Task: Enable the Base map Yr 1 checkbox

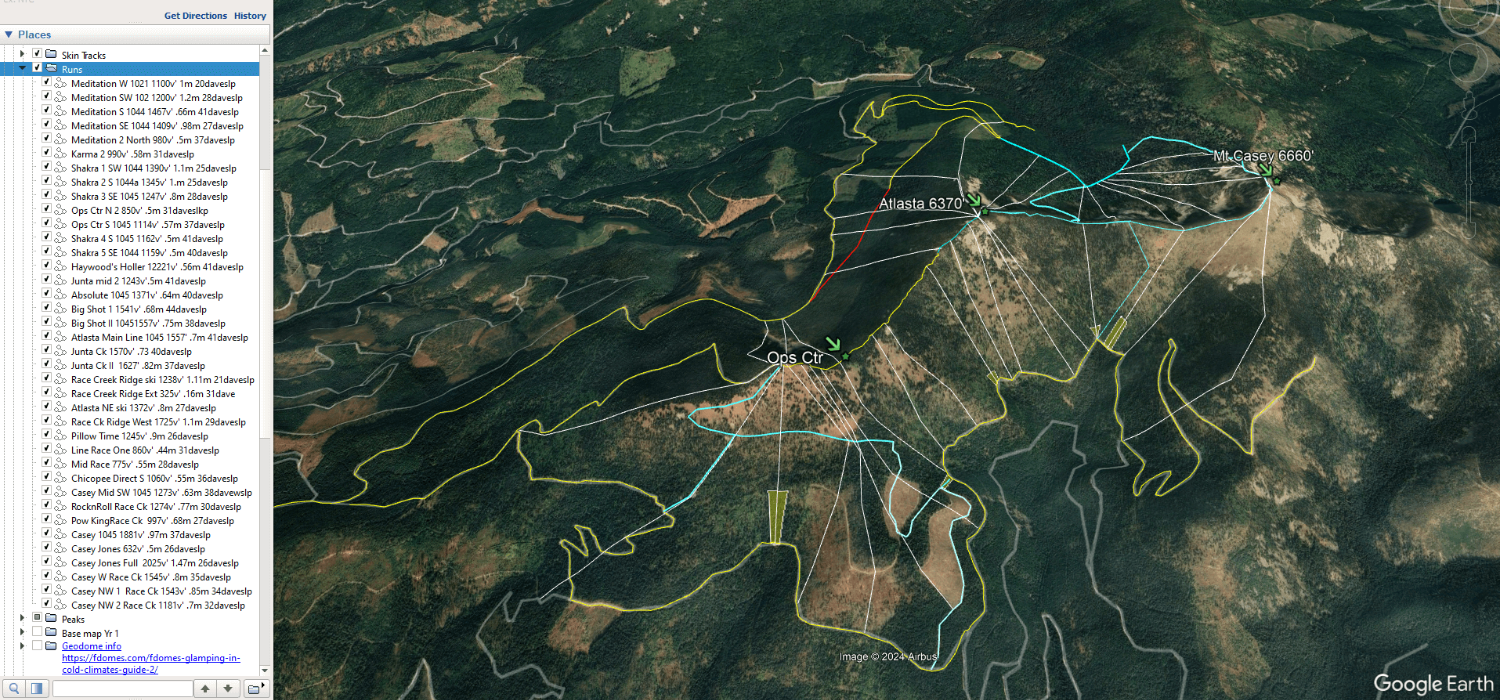Action: pyautogui.click(x=37, y=633)
